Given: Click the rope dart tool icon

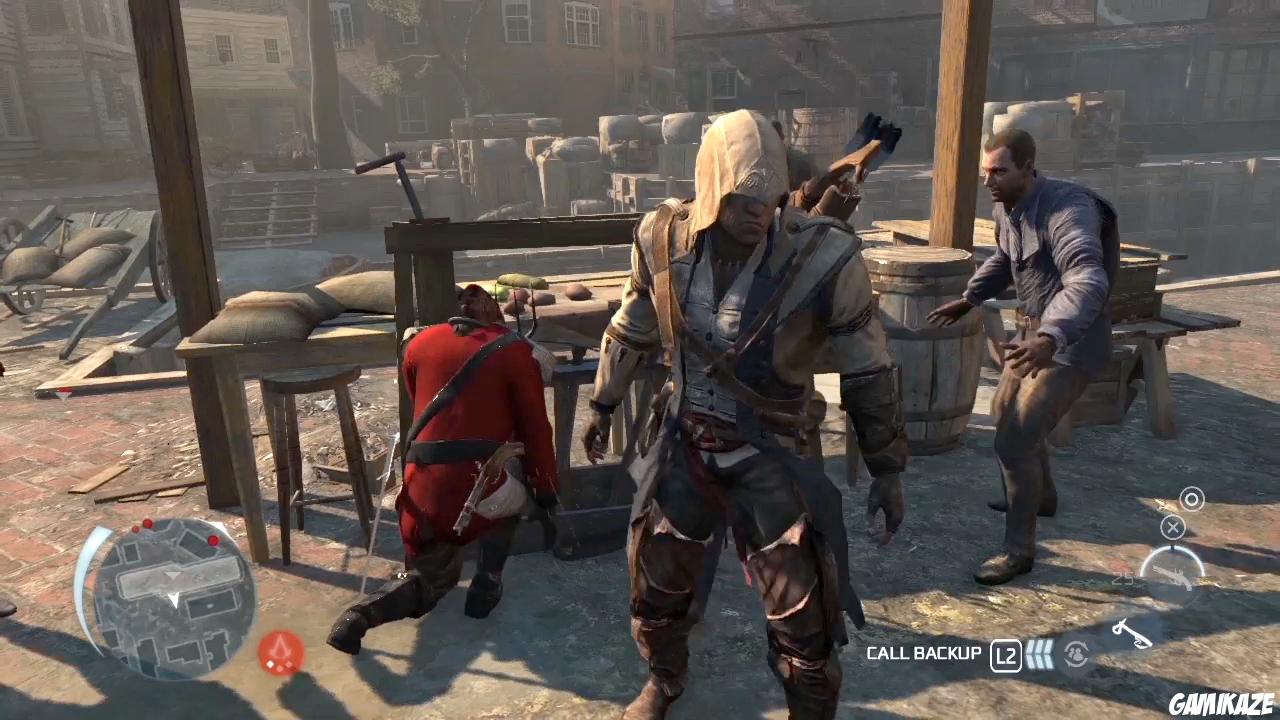Looking at the screenshot, I should (1132, 633).
